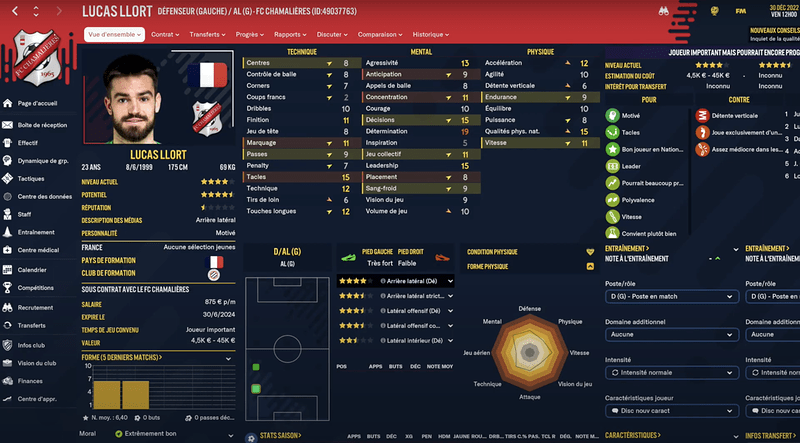Screen dimensions: 800x443
Task: Show the Entraînement sidebar page
Action: click(39, 231)
